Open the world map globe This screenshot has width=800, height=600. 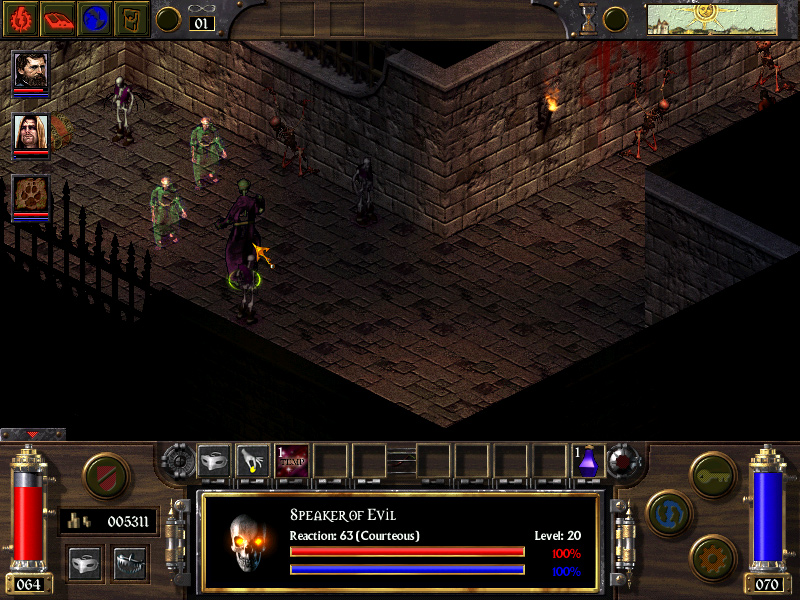pyautogui.click(x=95, y=18)
